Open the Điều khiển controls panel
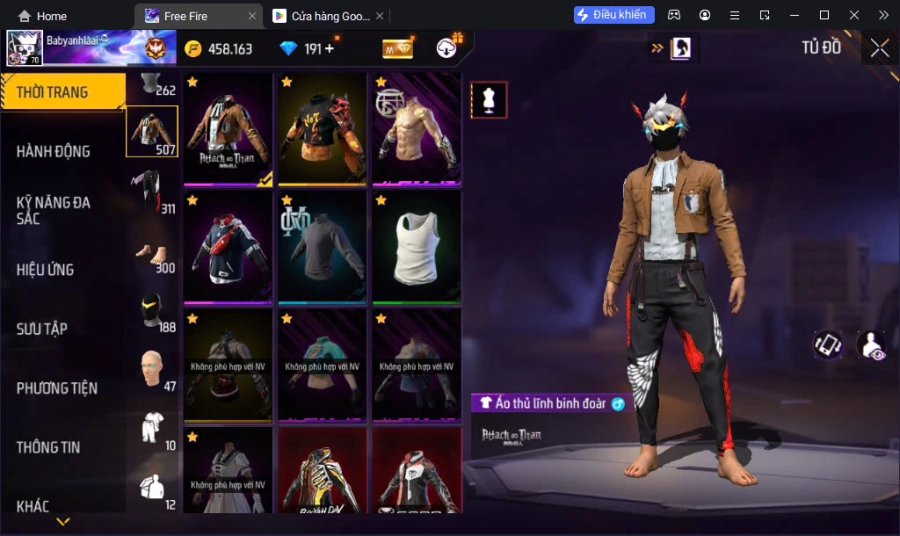This screenshot has height=536, width=900. pyautogui.click(x=614, y=15)
